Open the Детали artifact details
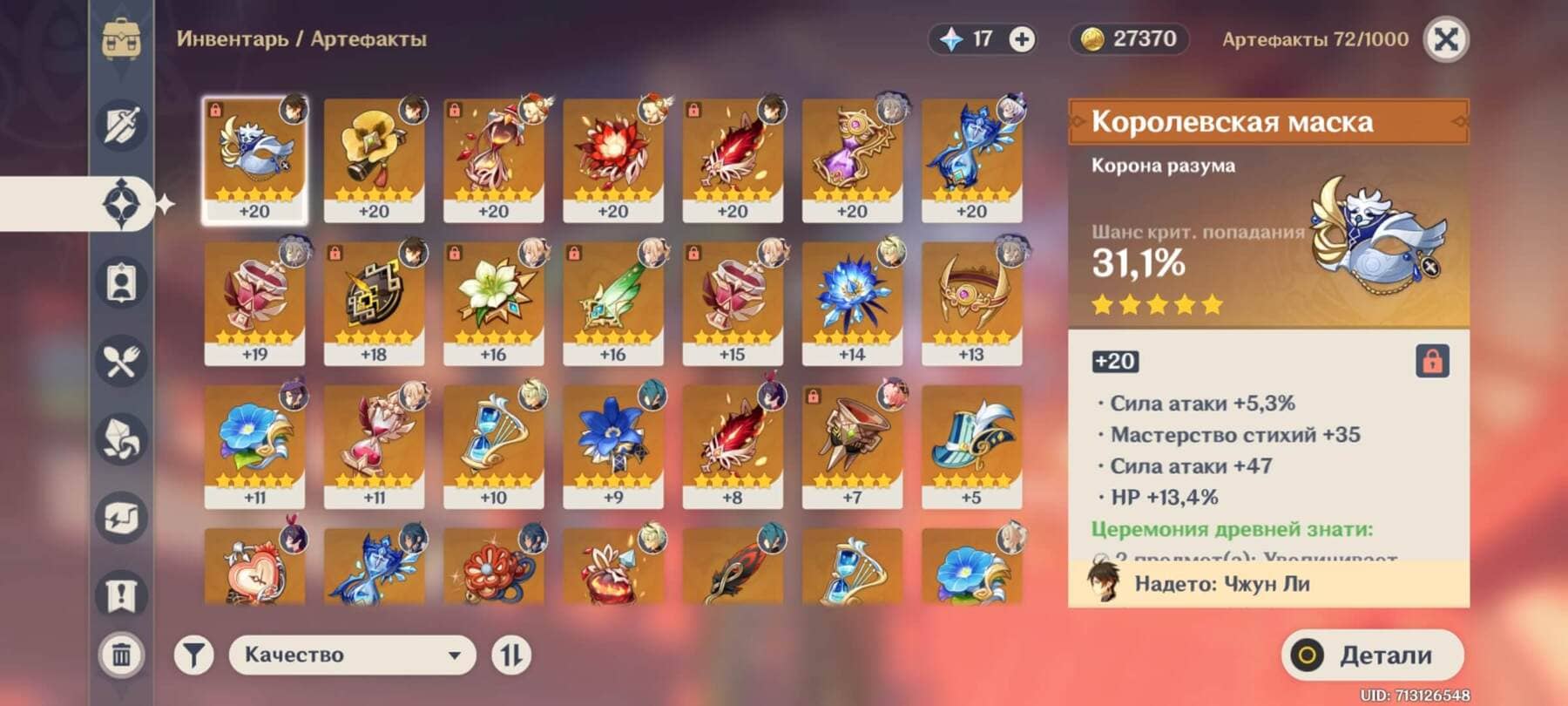The height and width of the screenshot is (706, 1568). pos(1372,655)
